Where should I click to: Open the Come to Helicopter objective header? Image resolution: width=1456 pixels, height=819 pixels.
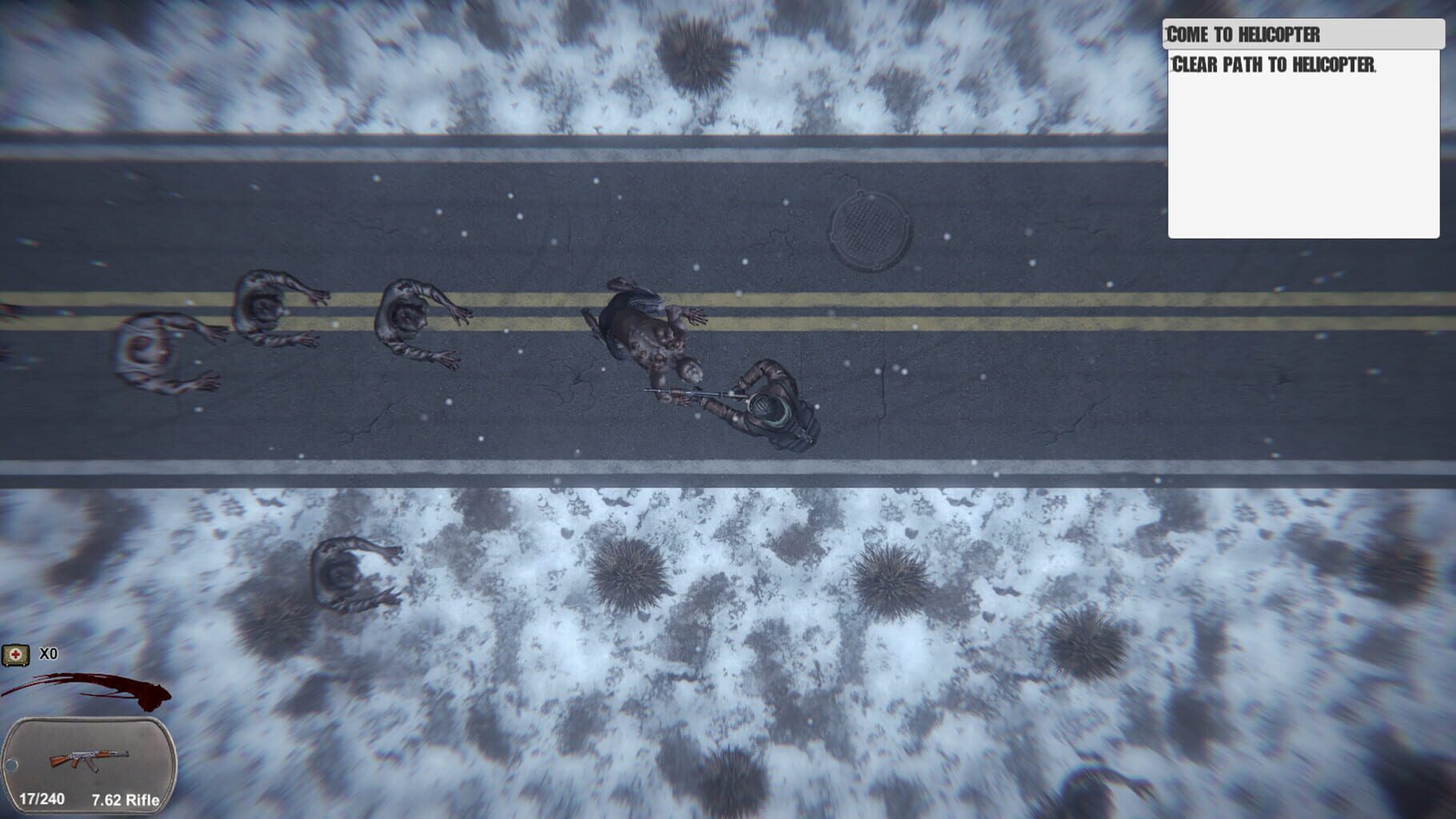[x=1302, y=34]
